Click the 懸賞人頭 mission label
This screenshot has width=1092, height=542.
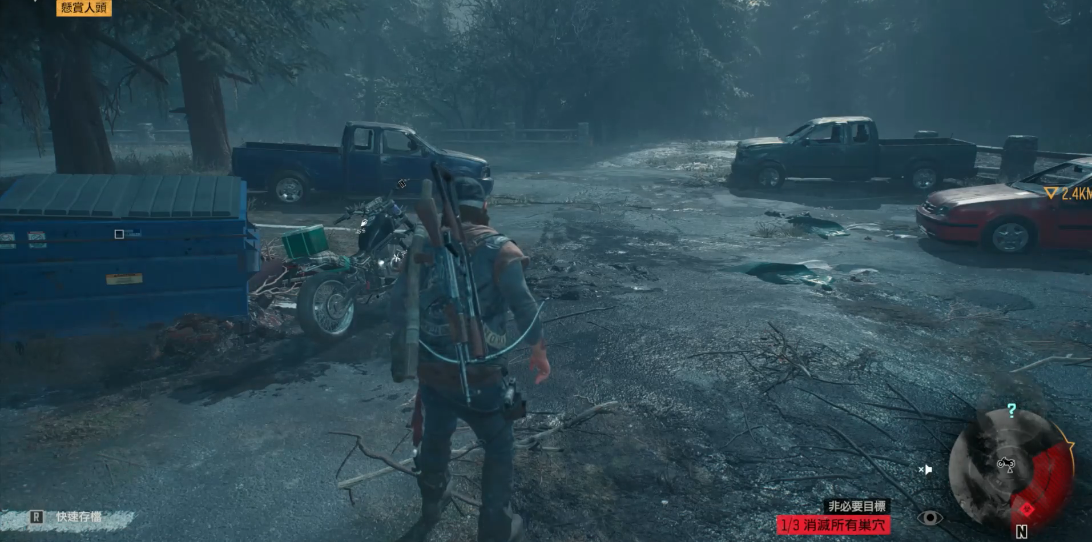[x=83, y=8]
